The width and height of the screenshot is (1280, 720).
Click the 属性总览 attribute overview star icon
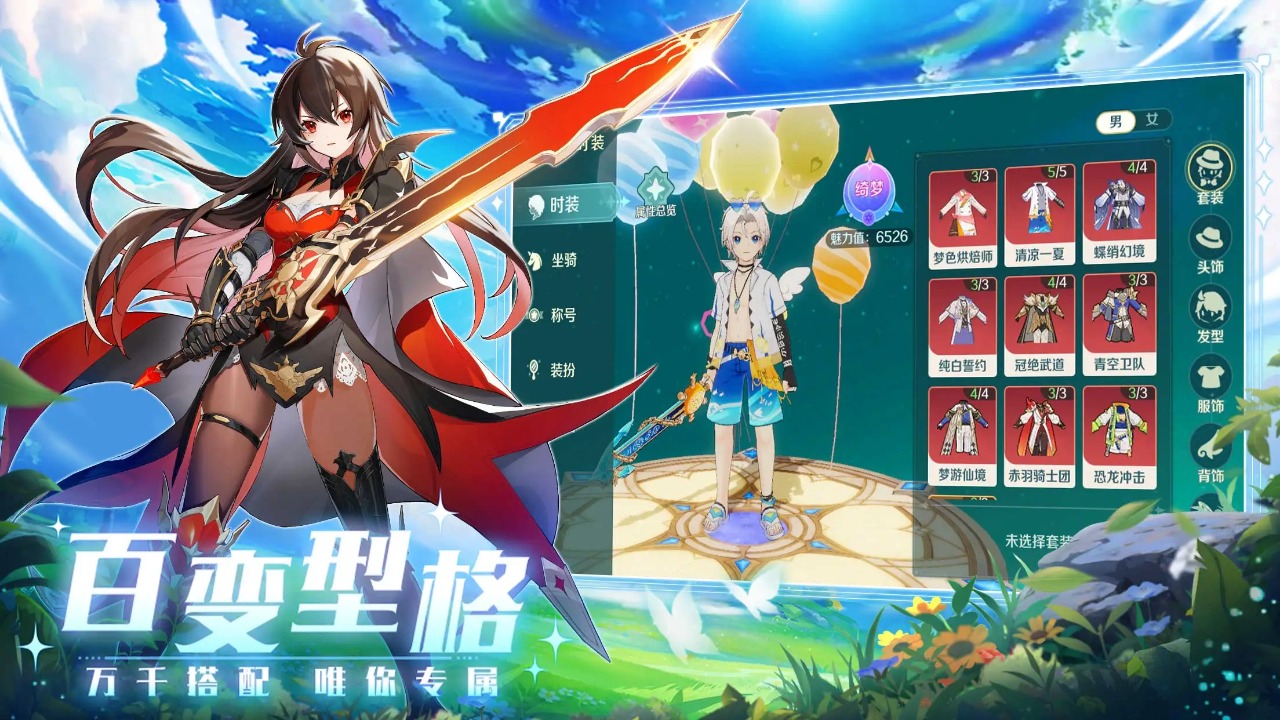[655, 186]
